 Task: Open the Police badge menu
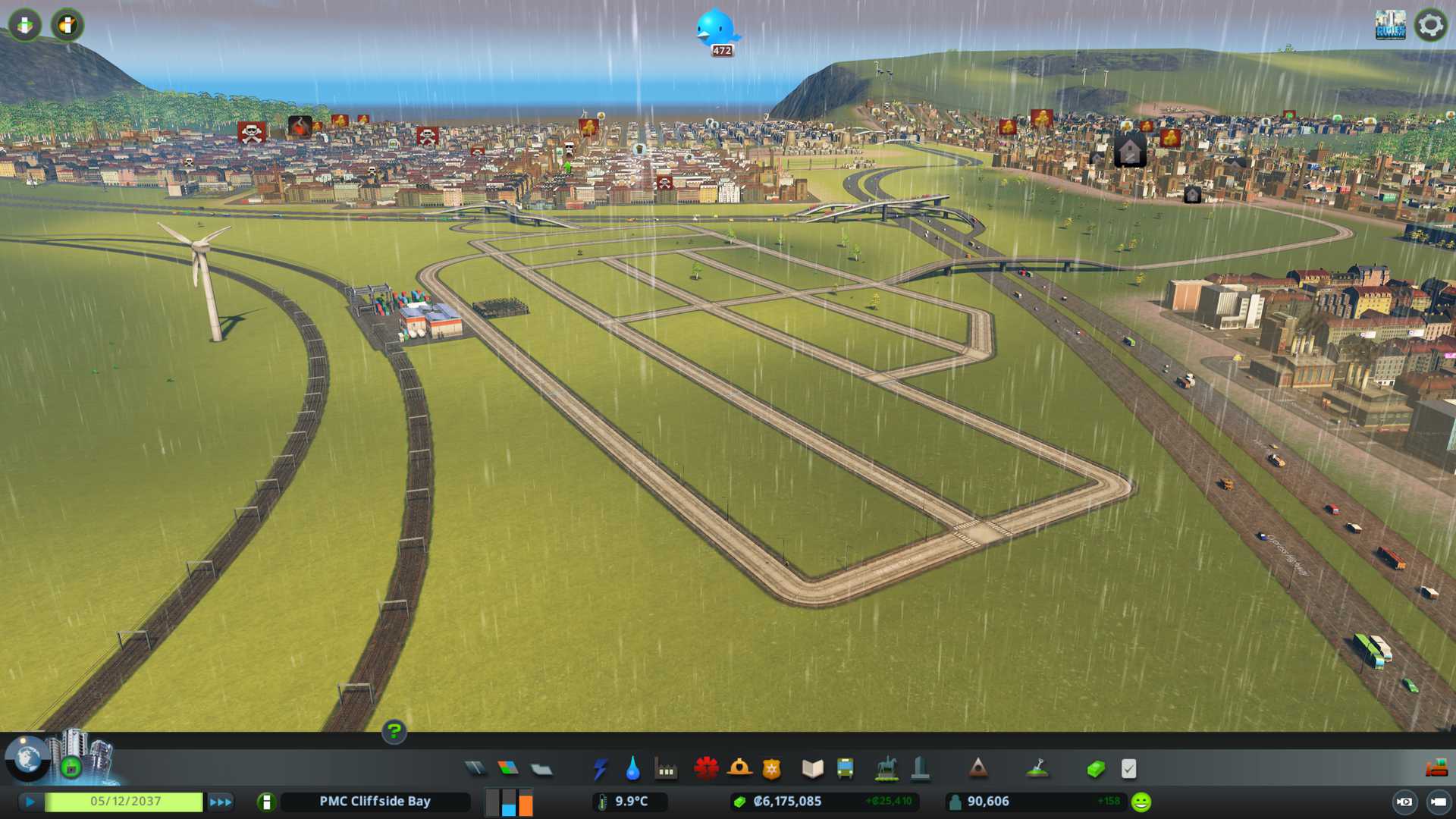[771, 769]
